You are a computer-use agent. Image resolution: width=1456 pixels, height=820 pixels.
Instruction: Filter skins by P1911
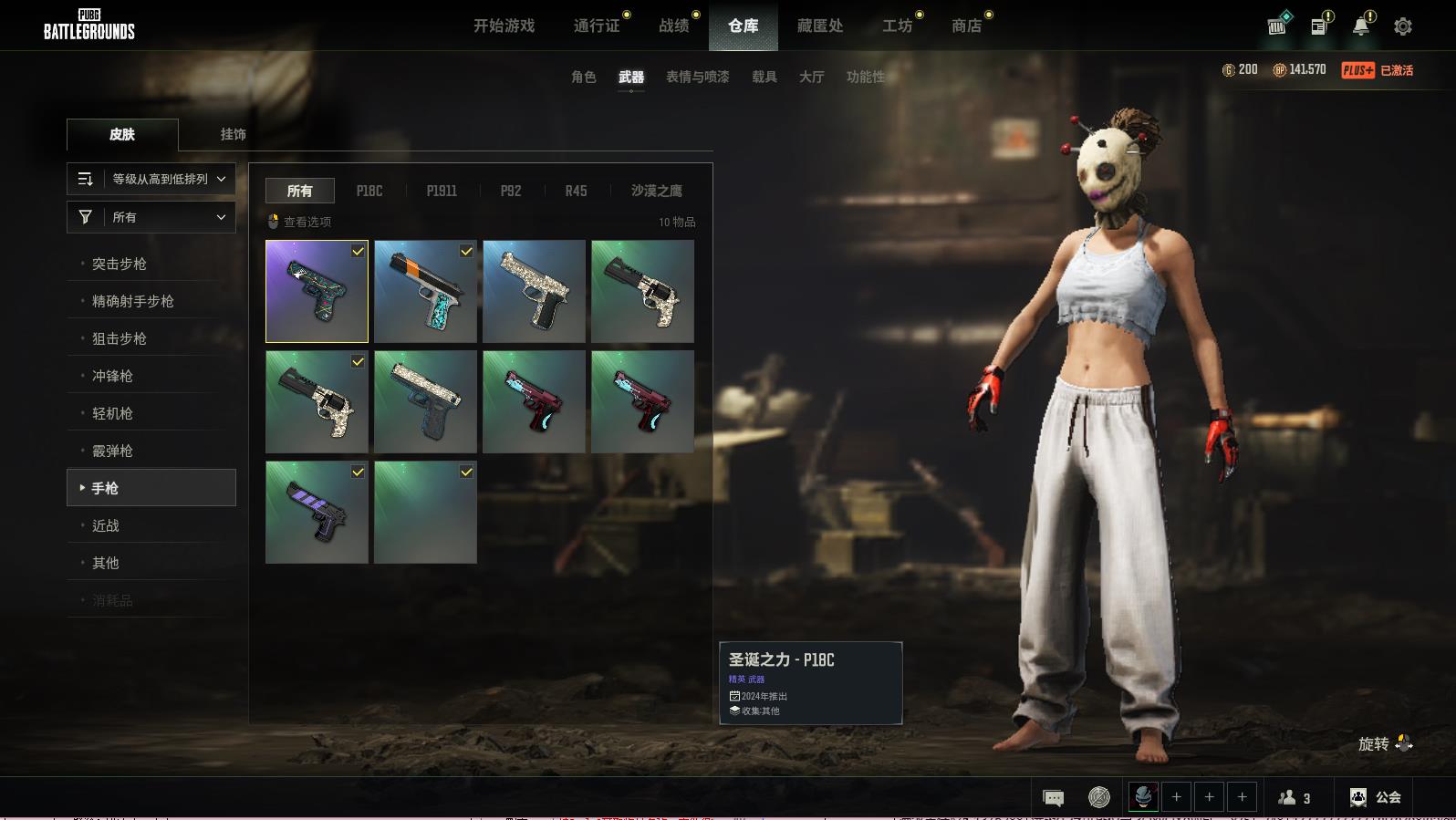[442, 191]
